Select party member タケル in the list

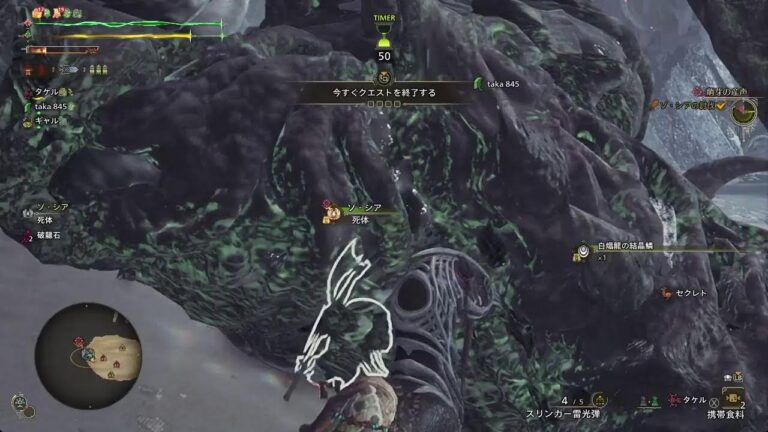click(x=46, y=90)
